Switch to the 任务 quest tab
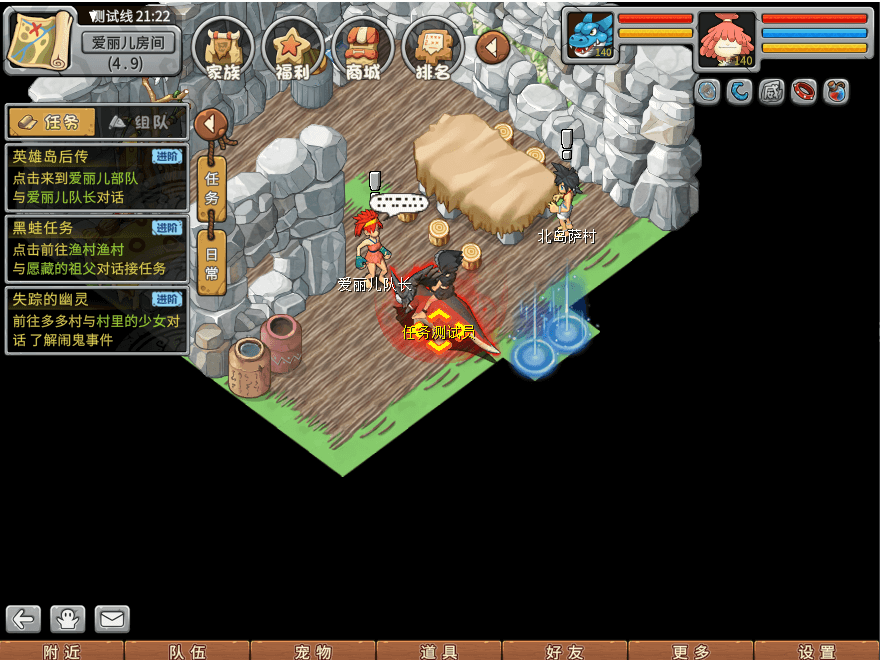Screen dimensions: 880x660 52,122
